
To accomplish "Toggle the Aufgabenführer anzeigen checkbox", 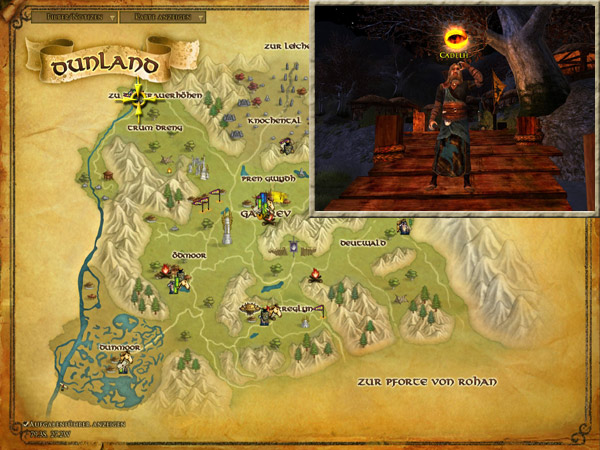I will [22, 424].
